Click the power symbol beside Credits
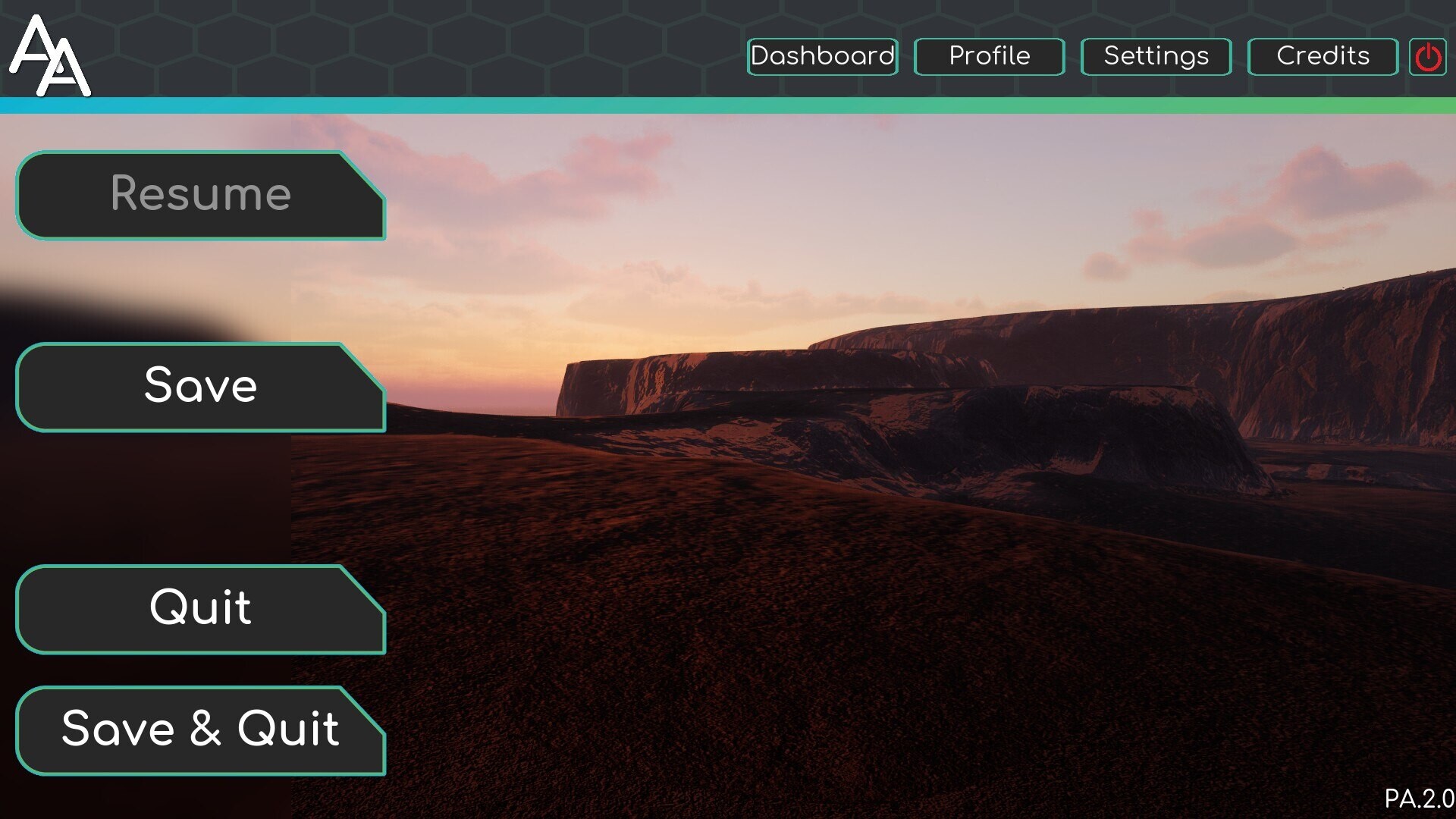Viewport: 1456px width, 819px height. tap(1429, 56)
